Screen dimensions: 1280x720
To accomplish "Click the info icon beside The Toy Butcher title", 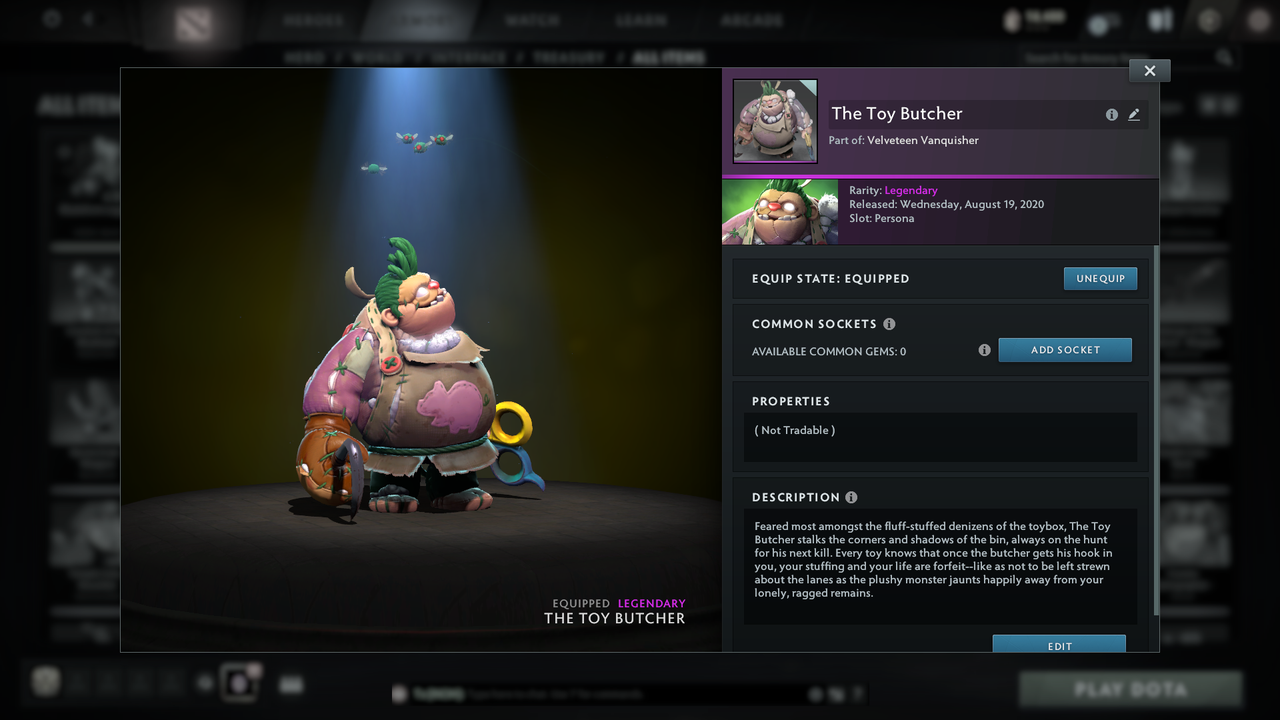I will click(x=1112, y=114).
